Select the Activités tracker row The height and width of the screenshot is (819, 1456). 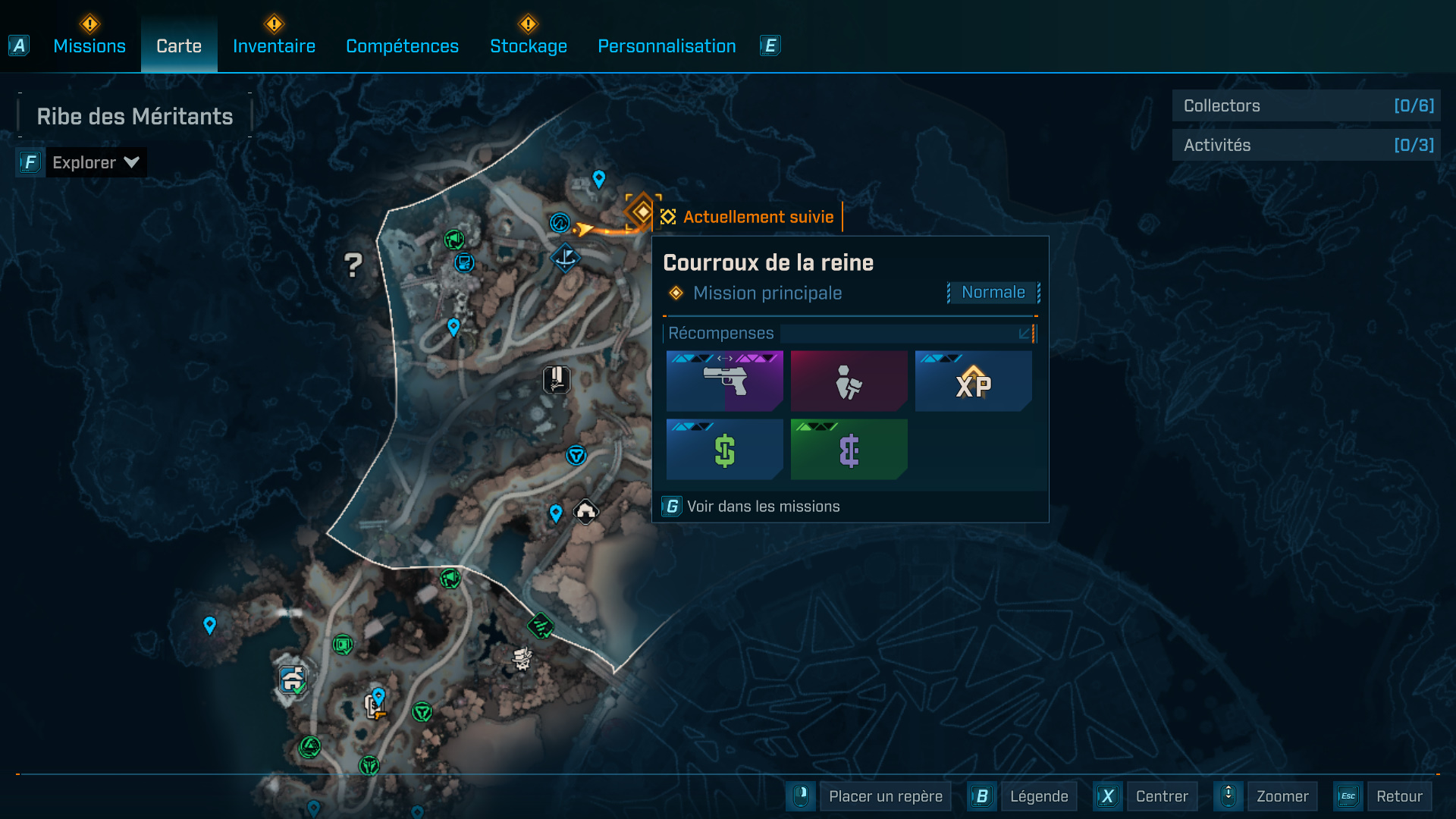[1306, 145]
